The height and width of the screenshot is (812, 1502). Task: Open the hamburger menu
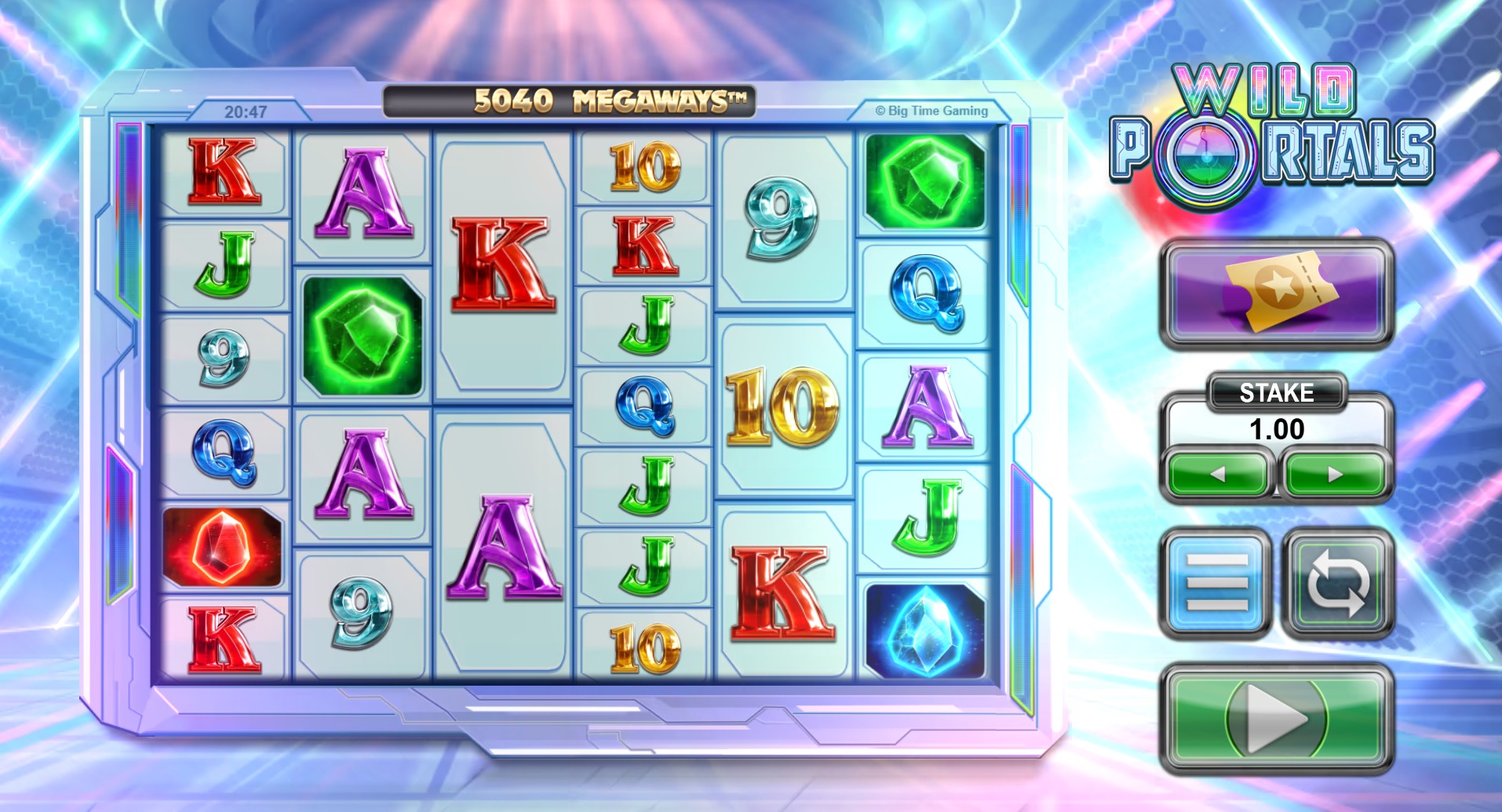tap(1217, 583)
